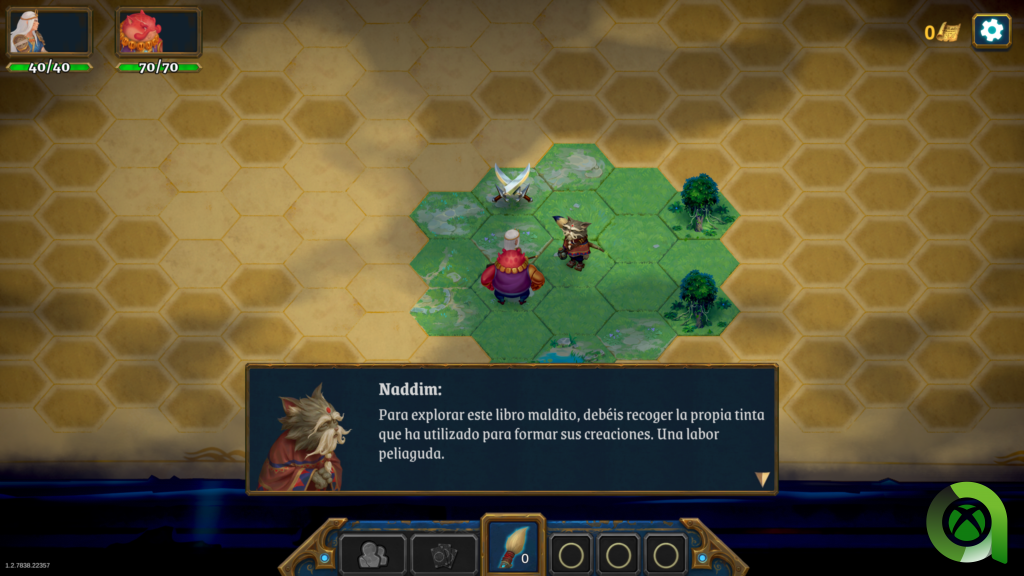Open the party members button
The height and width of the screenshot is (576, 1024).
[x=372, y=555]
